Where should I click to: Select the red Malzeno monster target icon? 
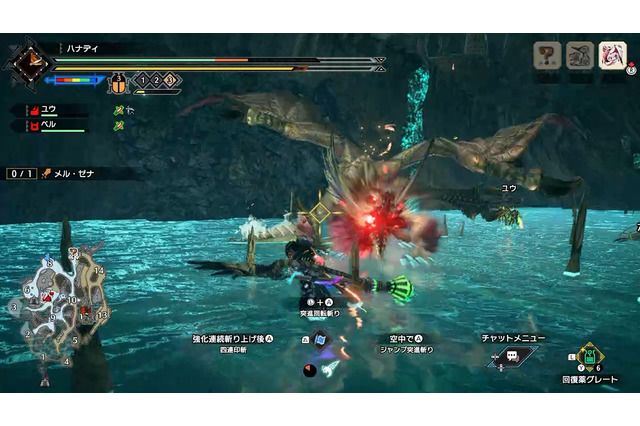[612, 56]
